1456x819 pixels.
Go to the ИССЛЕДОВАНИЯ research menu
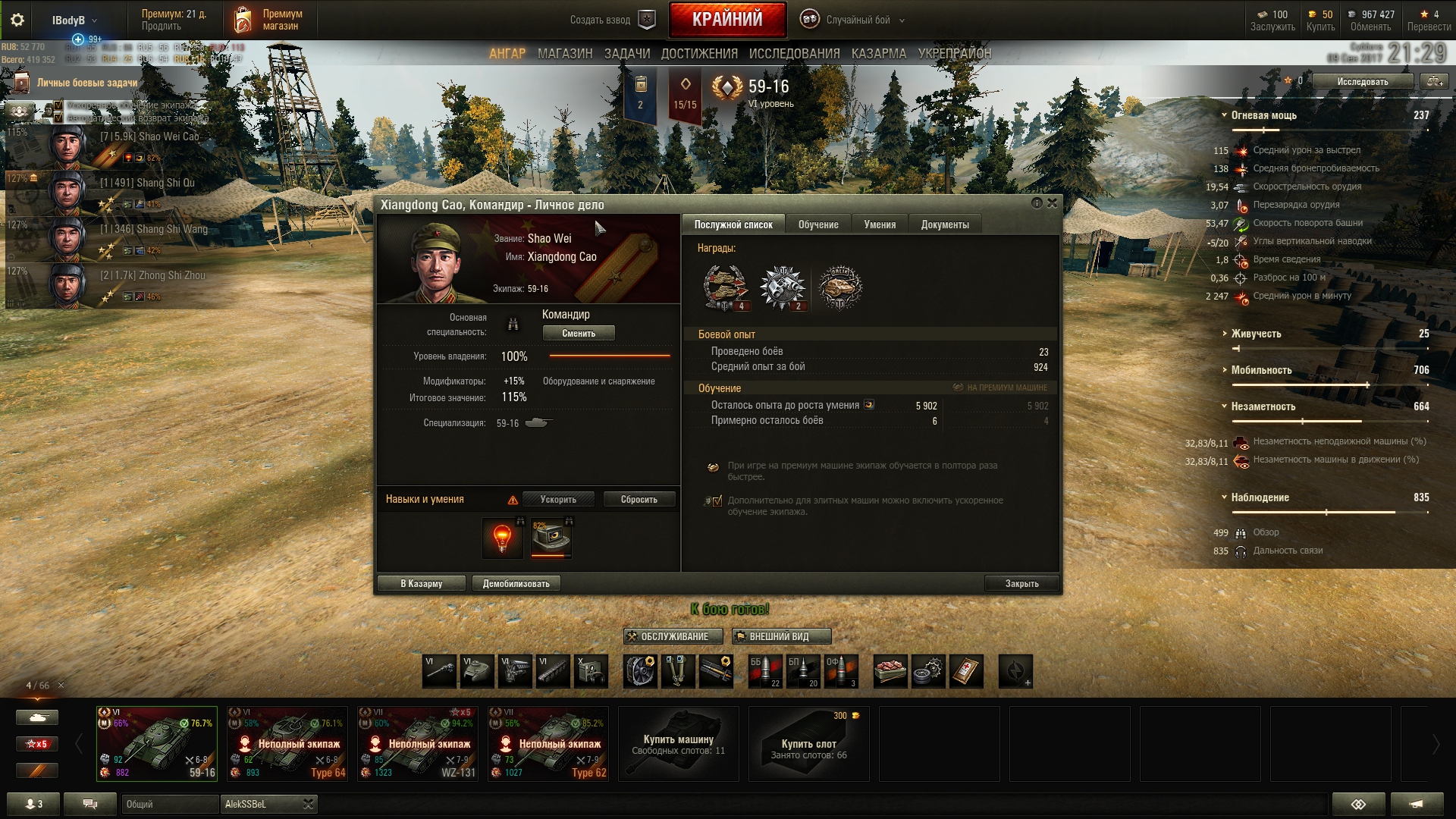tap(794, 54)
